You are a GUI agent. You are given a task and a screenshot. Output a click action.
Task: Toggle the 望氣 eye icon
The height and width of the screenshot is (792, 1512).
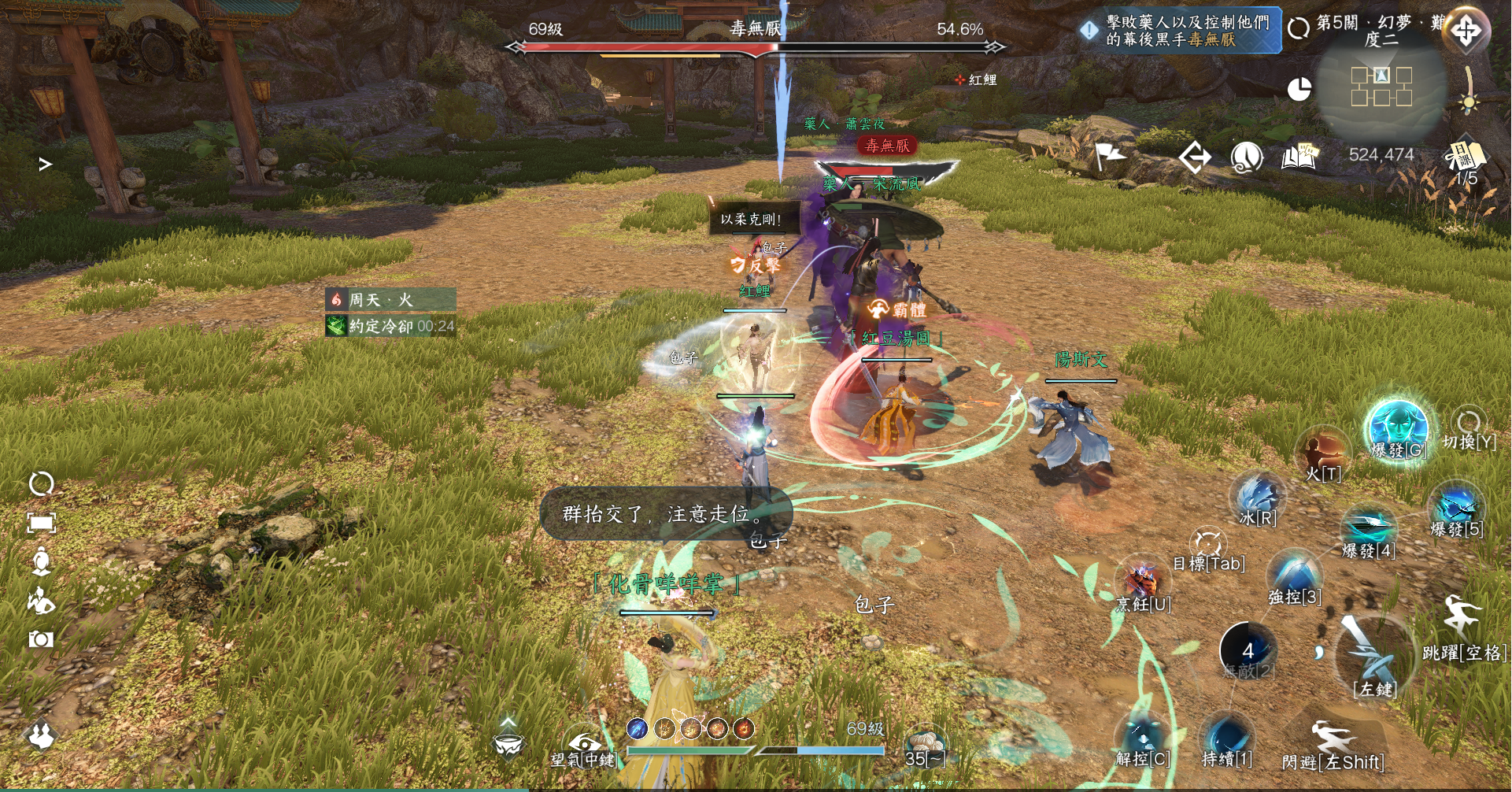[x=583, y=742]
